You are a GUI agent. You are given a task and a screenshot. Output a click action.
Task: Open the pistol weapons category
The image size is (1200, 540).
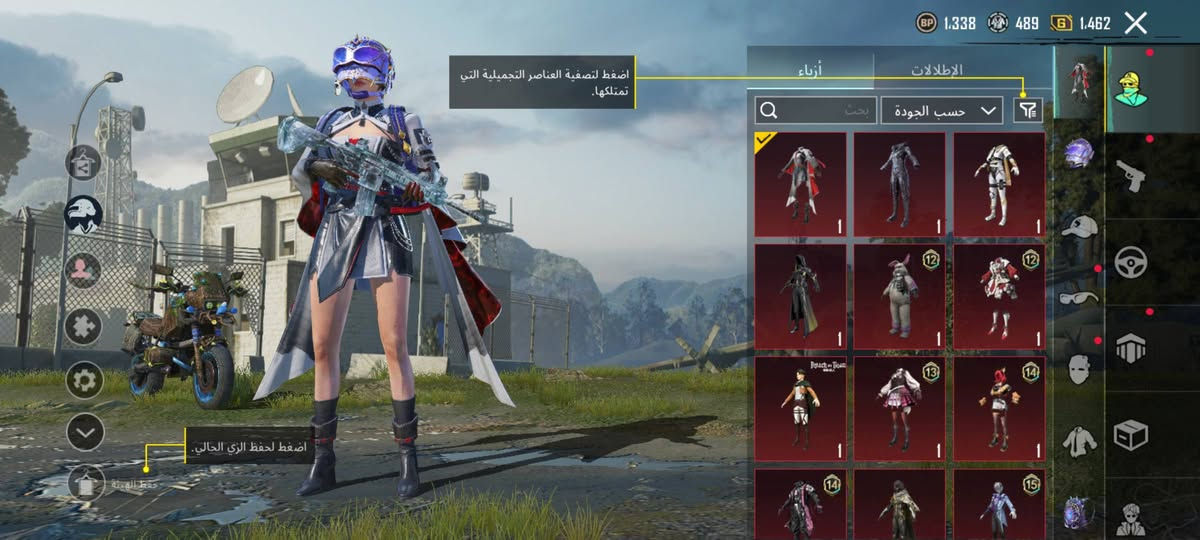1131,177
